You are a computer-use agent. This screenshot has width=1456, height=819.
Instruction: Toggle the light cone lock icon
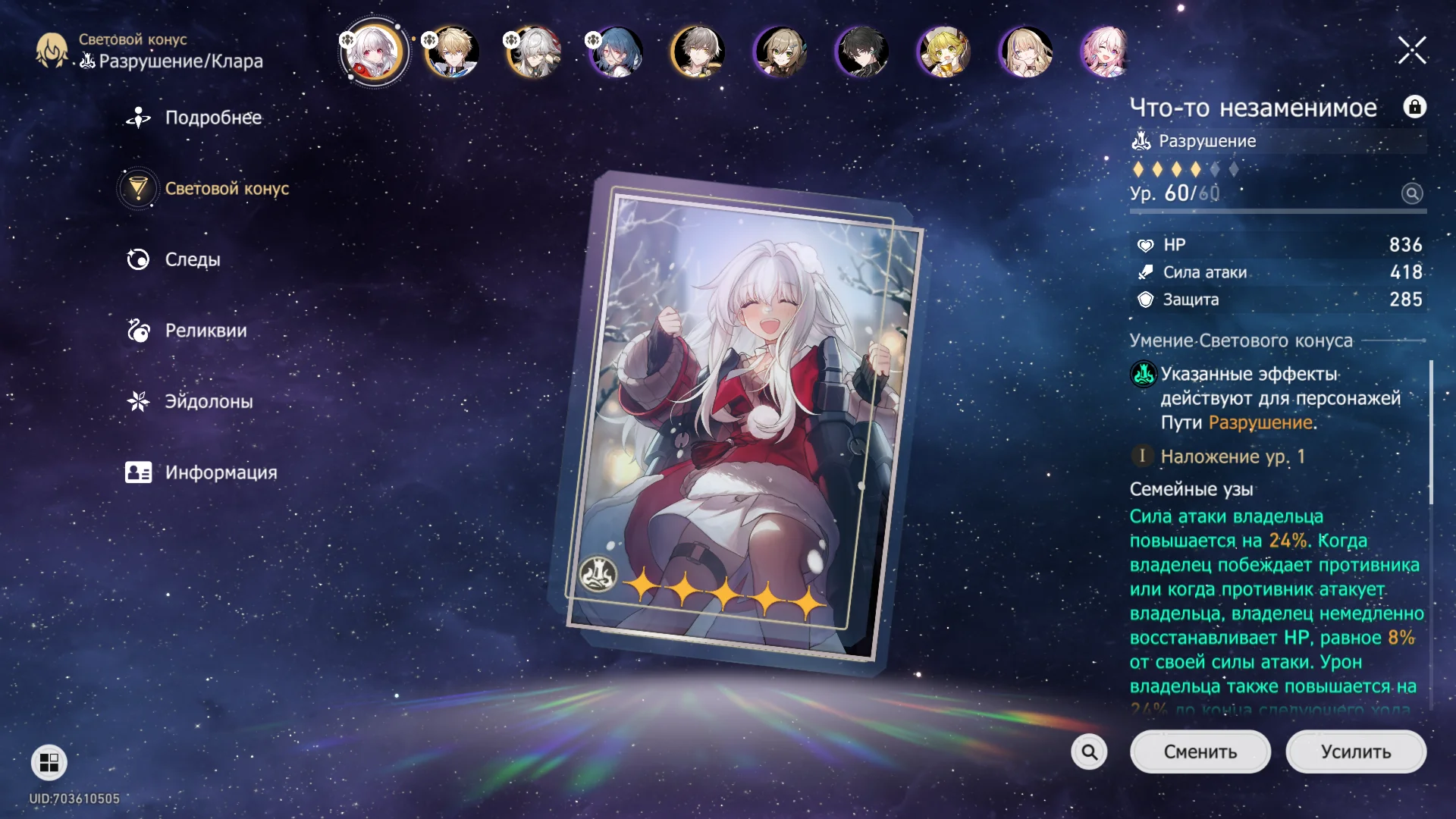click(x=1414, y=107)
